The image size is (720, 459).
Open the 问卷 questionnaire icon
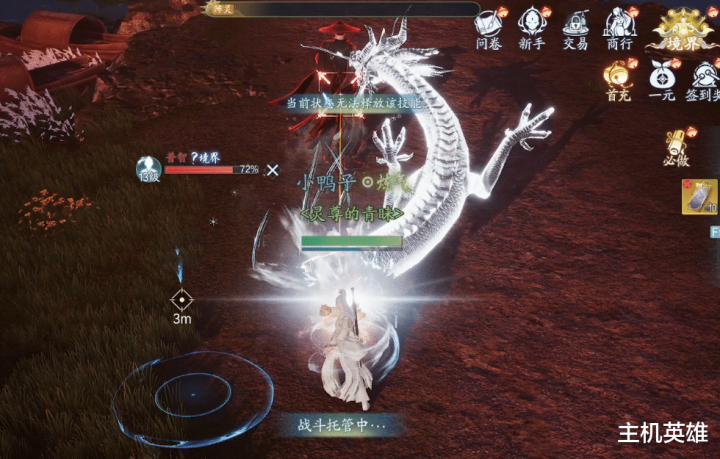[x=488, y=27]
